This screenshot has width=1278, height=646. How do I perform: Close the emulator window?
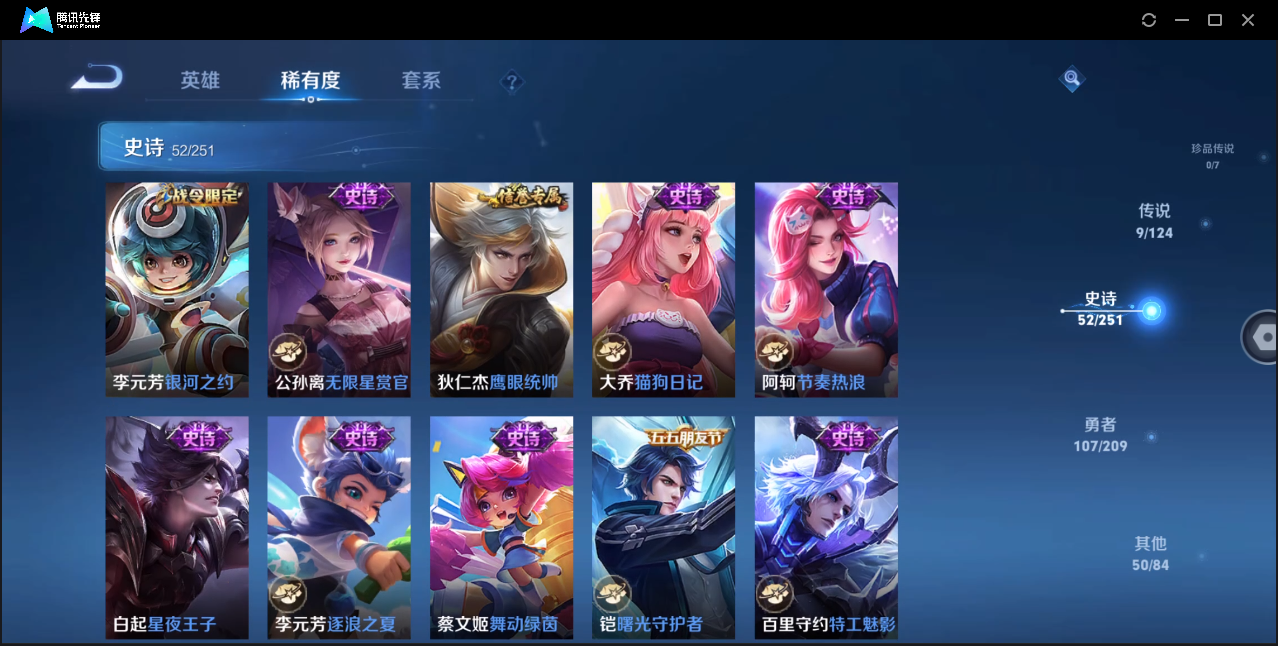[x=1248, y=20]
